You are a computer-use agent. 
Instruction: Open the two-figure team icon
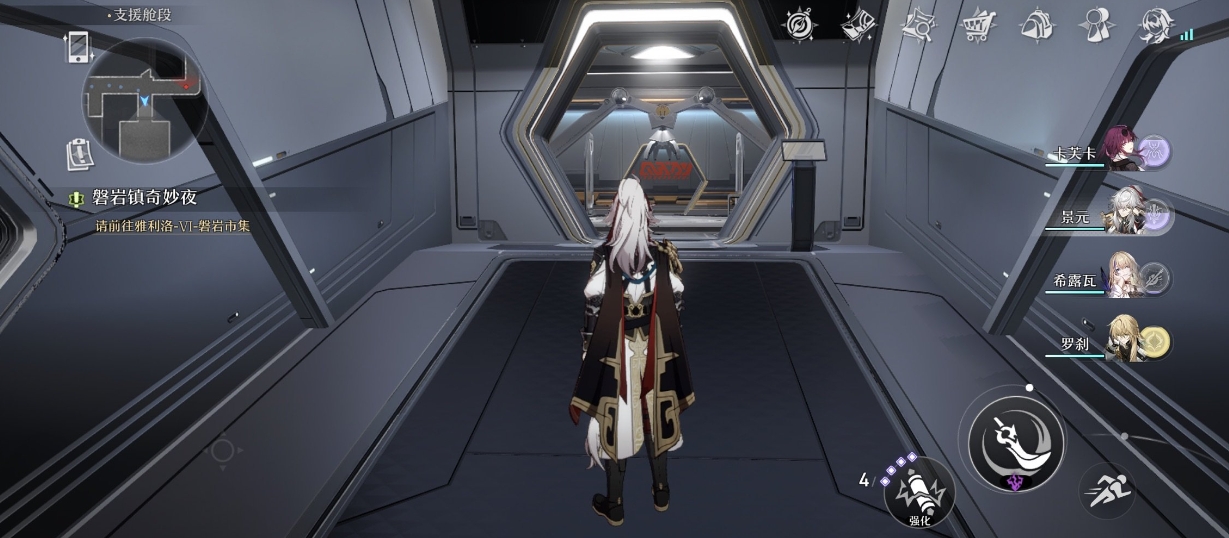1097,25
